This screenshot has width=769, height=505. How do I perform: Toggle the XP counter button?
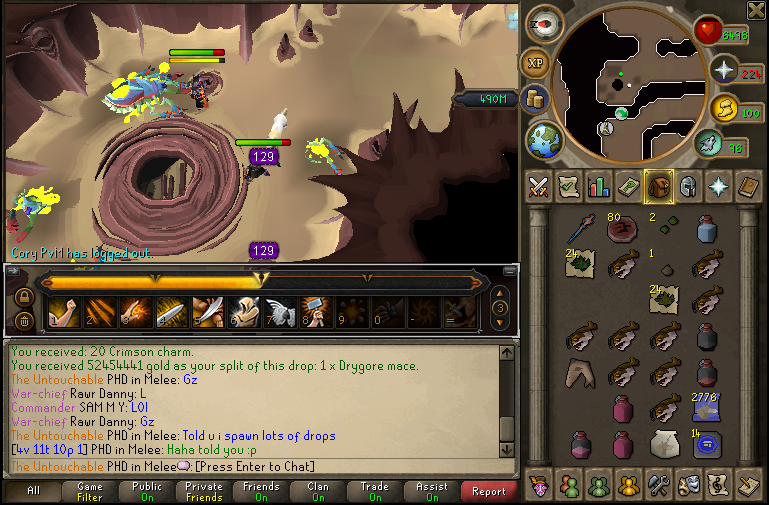[x=534, y=62]
